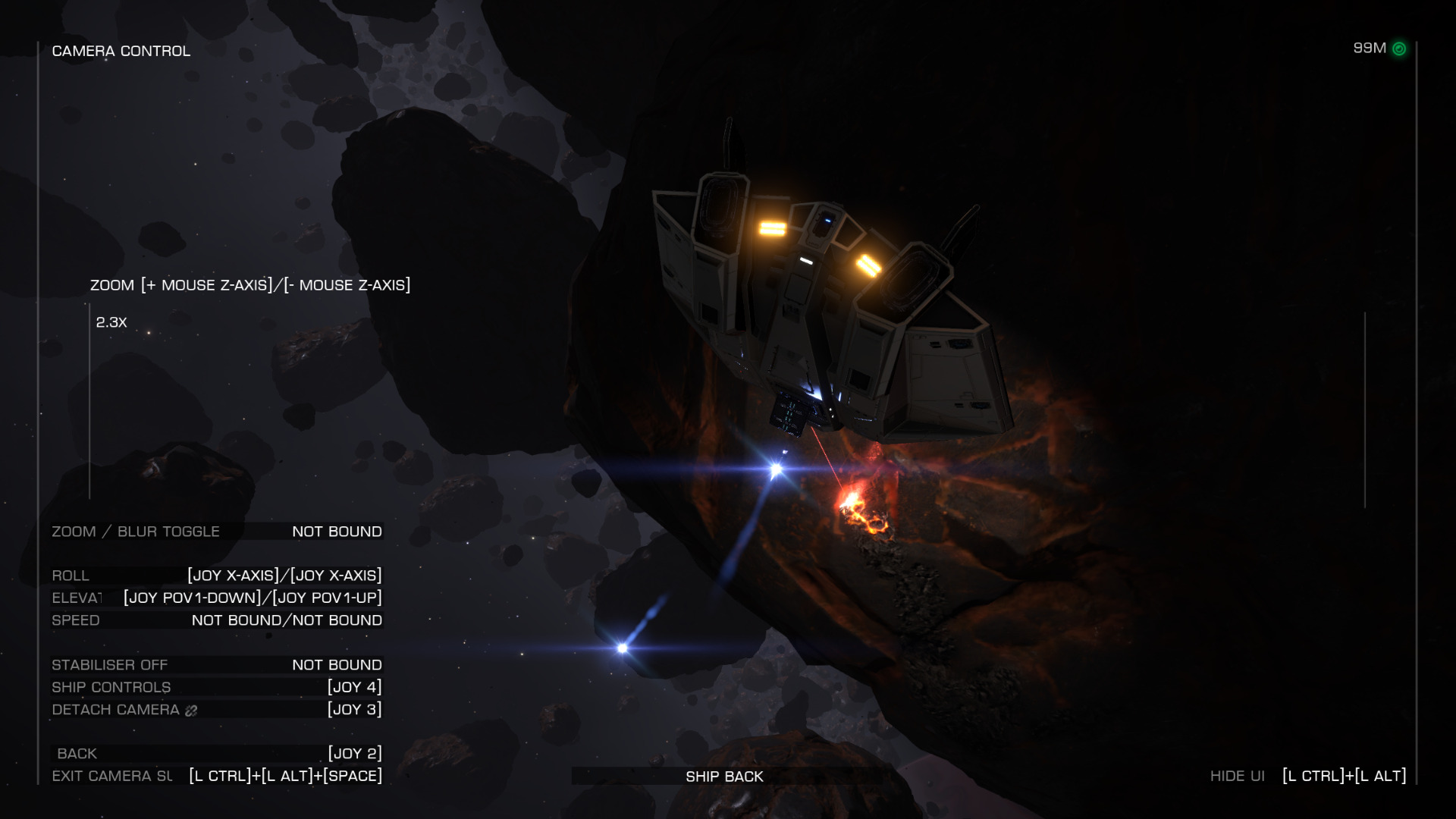
Task: Select the Speed control row
Action: click(x=217, y=620)
